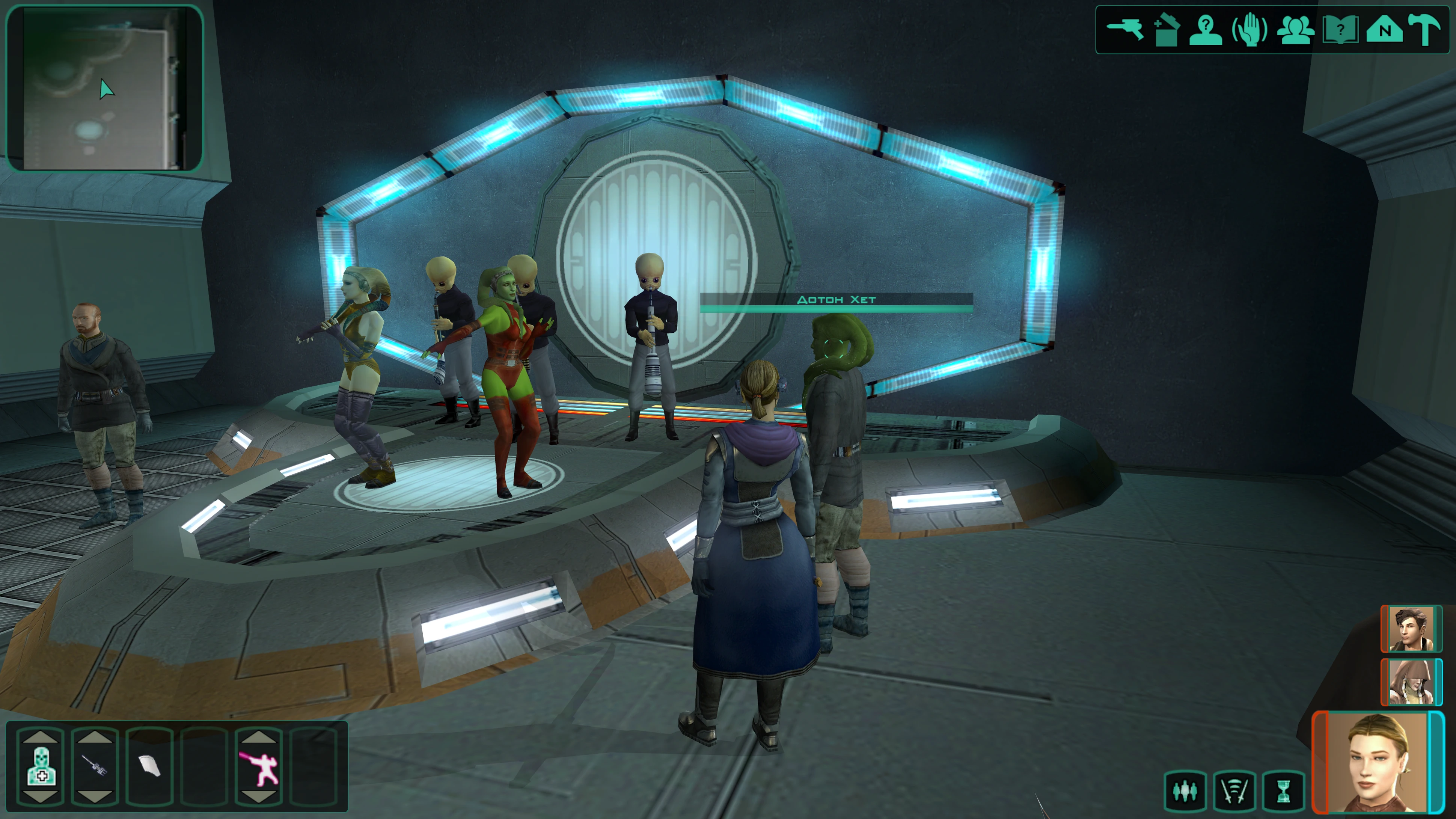Open the character sheet icon
The width and height of the screenshot is (1456, 819).
click(x=1206, y=29)
